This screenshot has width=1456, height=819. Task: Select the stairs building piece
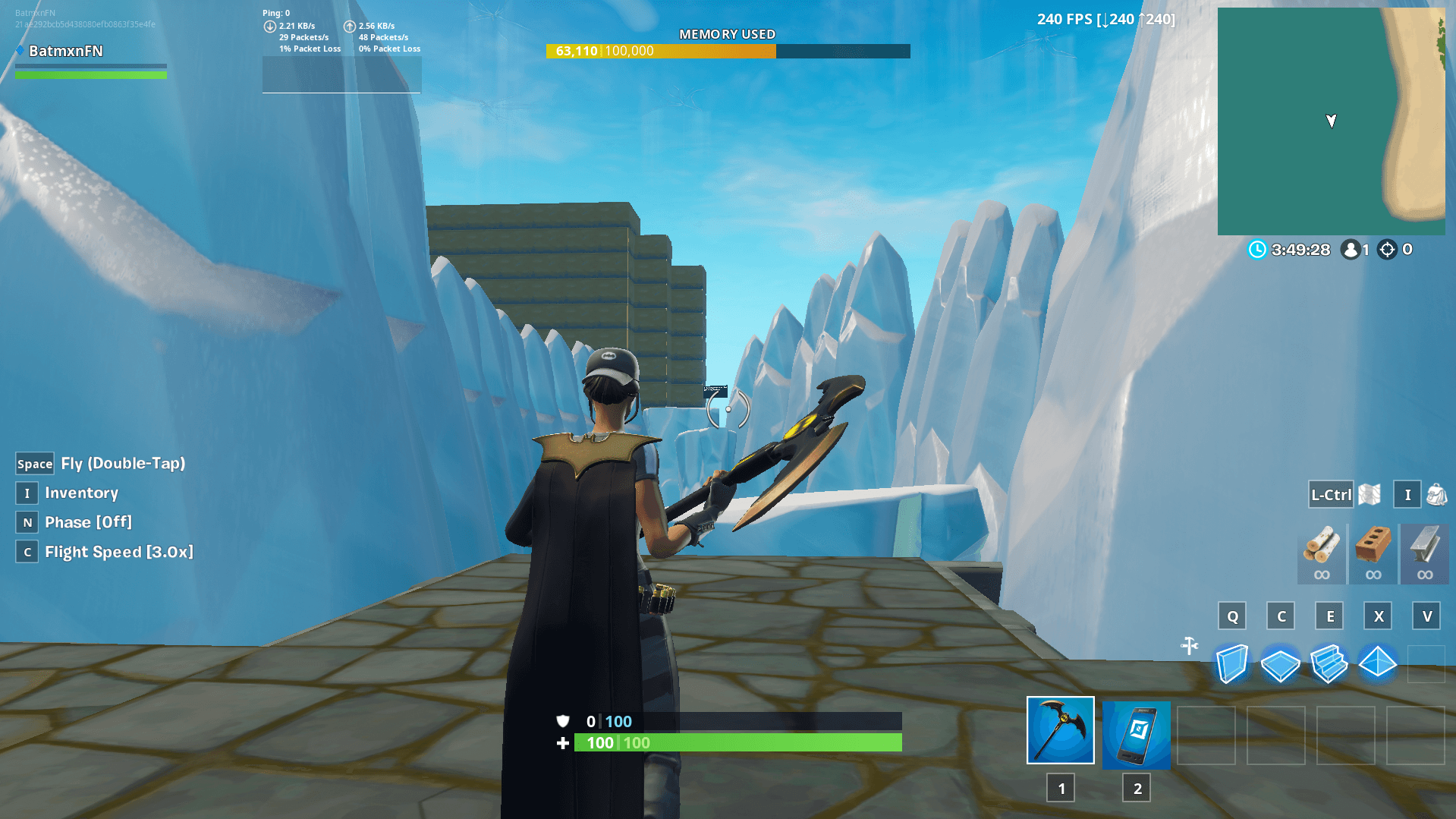coord(1329,664)
